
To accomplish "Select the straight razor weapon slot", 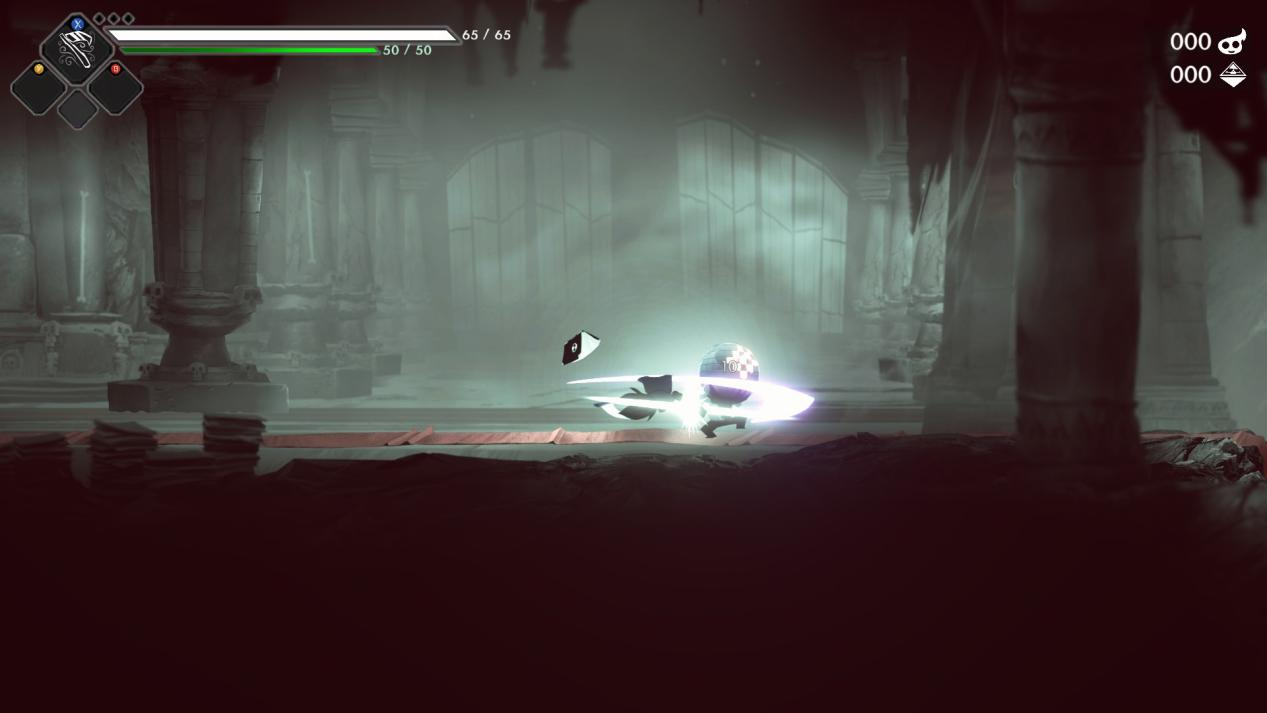I will point(77,48).
